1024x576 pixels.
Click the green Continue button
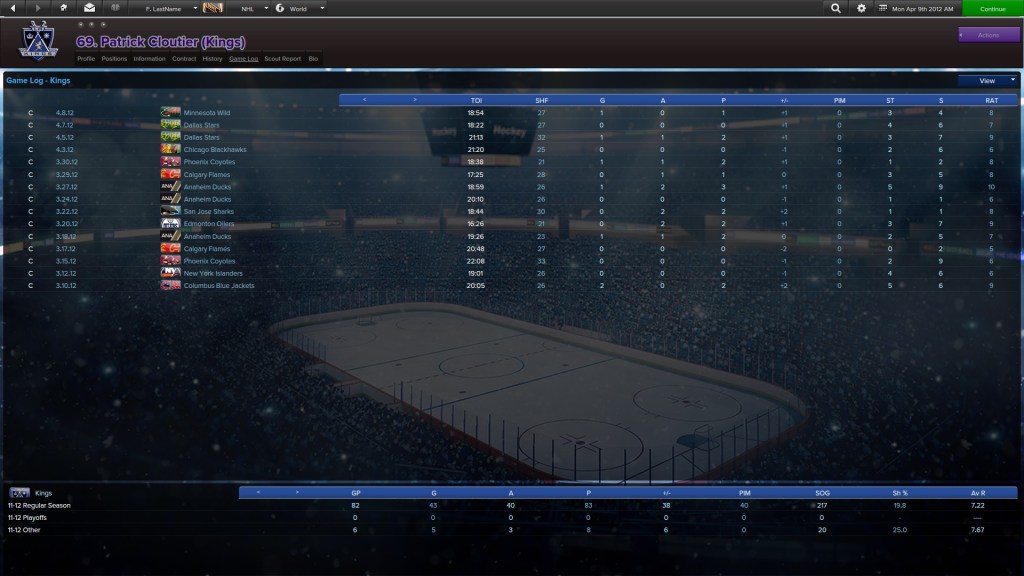point(992,8)
